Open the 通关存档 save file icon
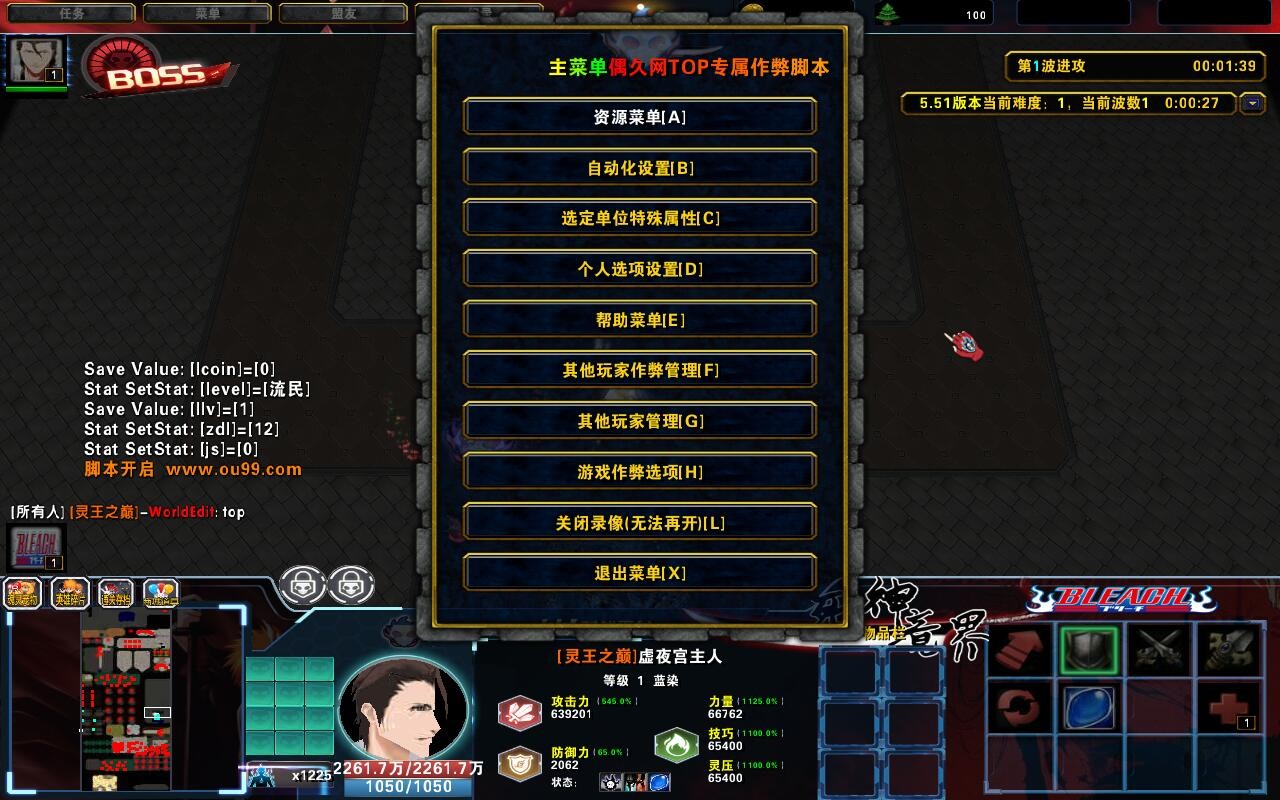The height and width of the screenshot is (800, 1280). point(116,592)
